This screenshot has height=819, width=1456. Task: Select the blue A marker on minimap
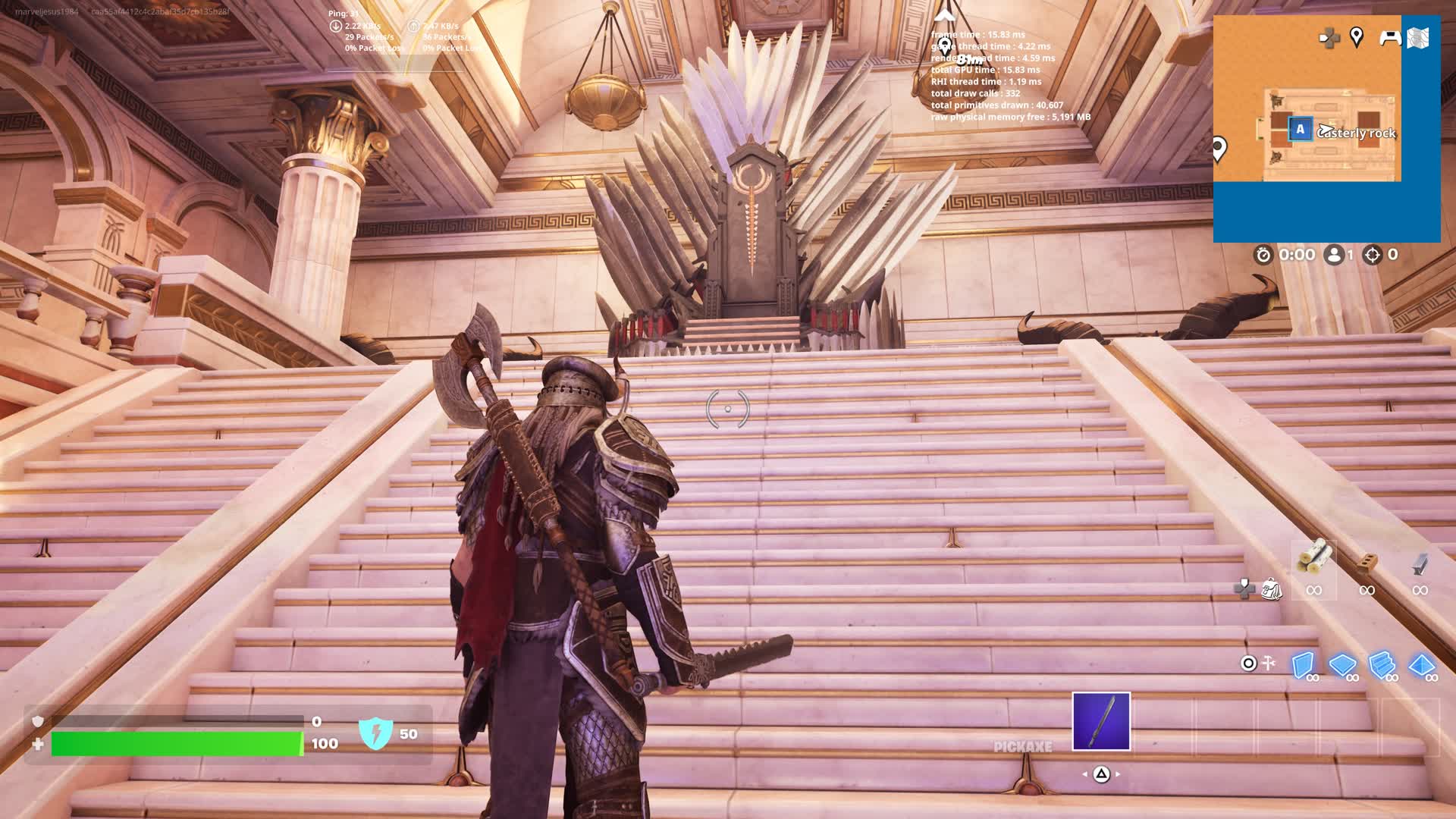click(x=1300, y=129)
